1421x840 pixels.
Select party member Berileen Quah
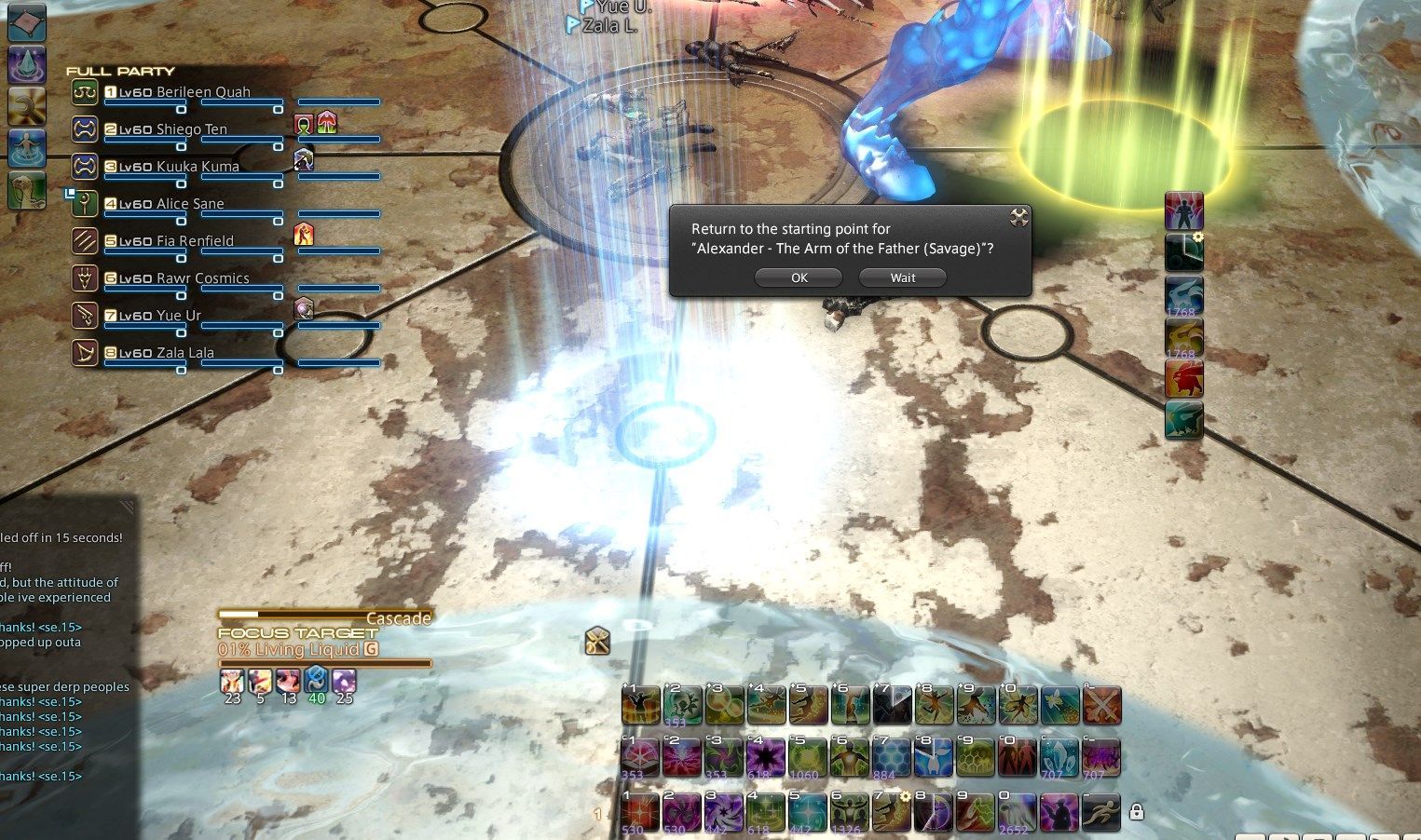point(202,92)
